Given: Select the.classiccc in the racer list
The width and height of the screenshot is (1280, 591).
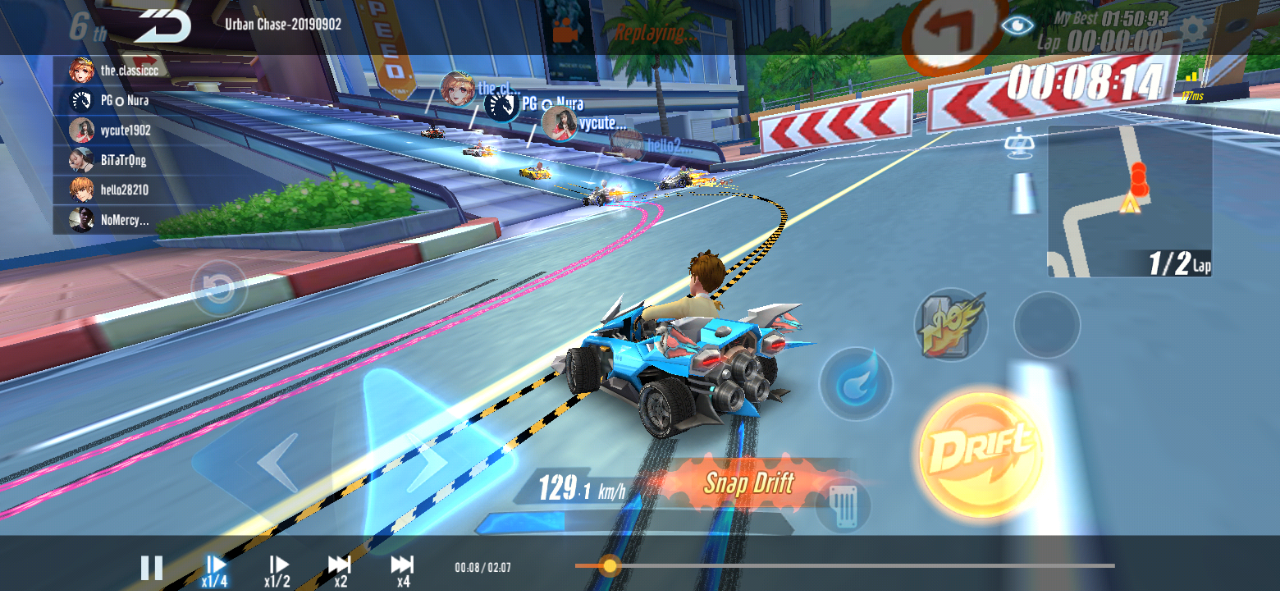Looking at the screenshot, I should tap(115, 71).
